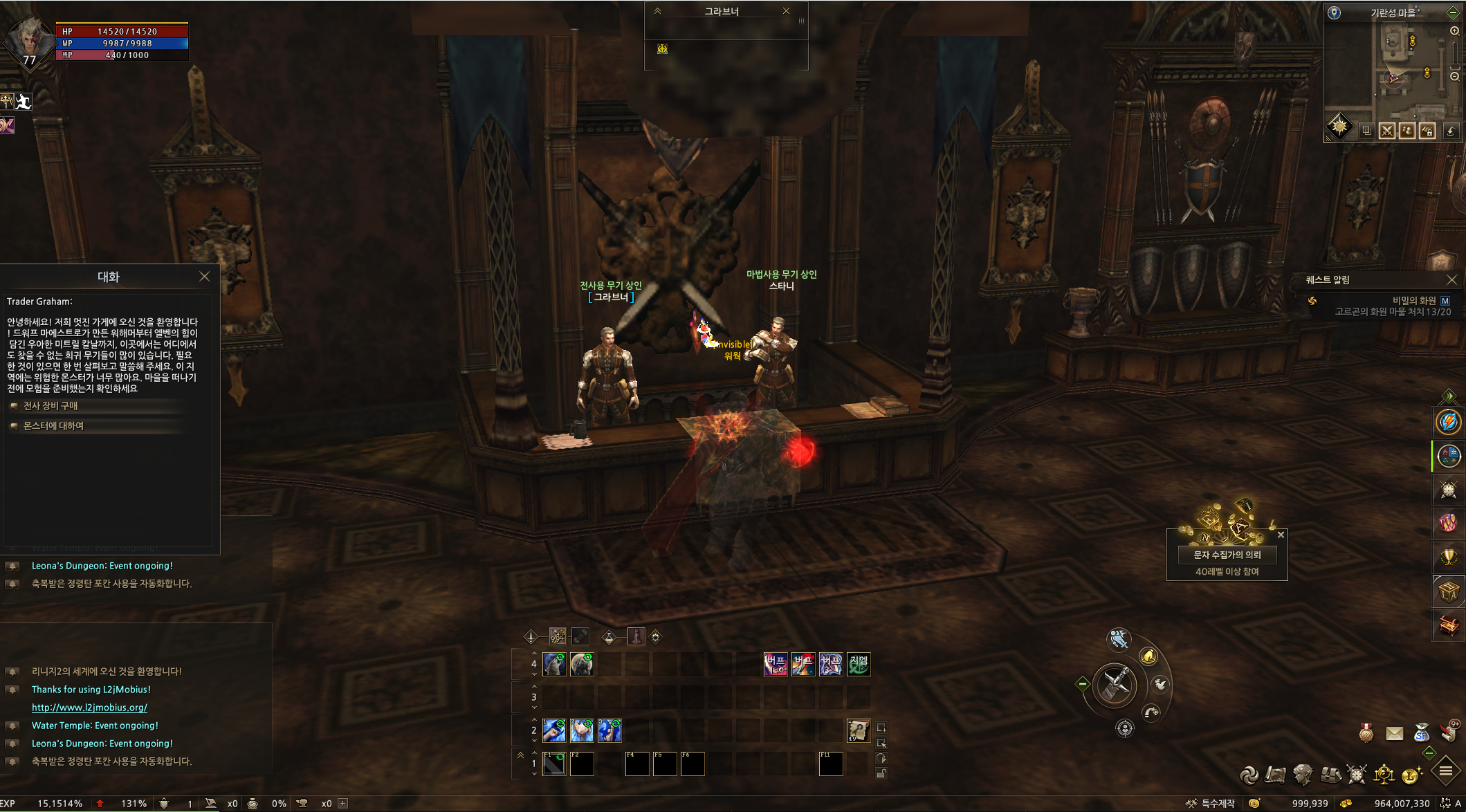Close the 퀘스트 알림 quest tracker
The image size is (1466, 812).
coord(1451,279)
